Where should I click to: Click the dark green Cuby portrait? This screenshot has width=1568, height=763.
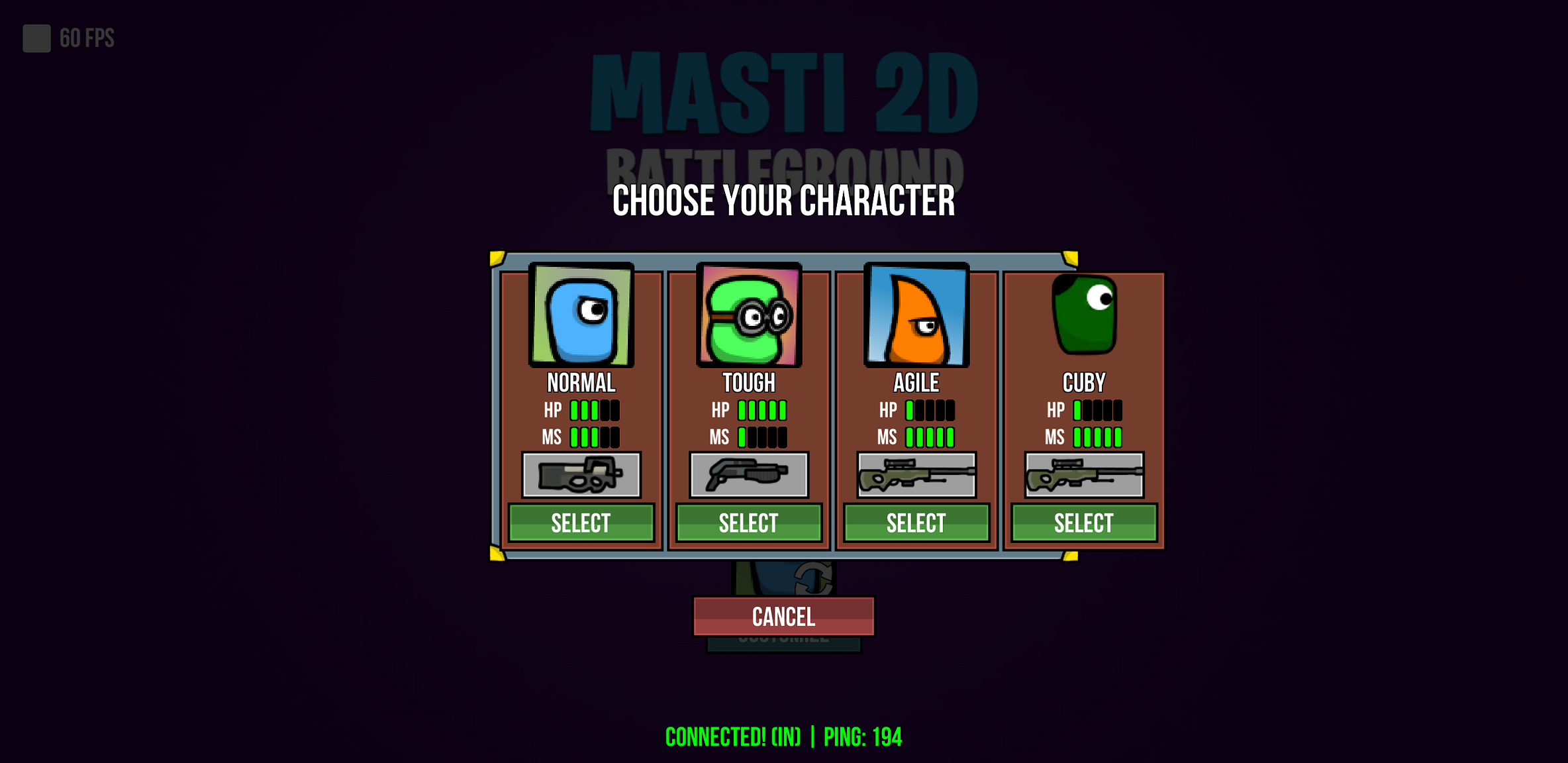click(1084, 315)
